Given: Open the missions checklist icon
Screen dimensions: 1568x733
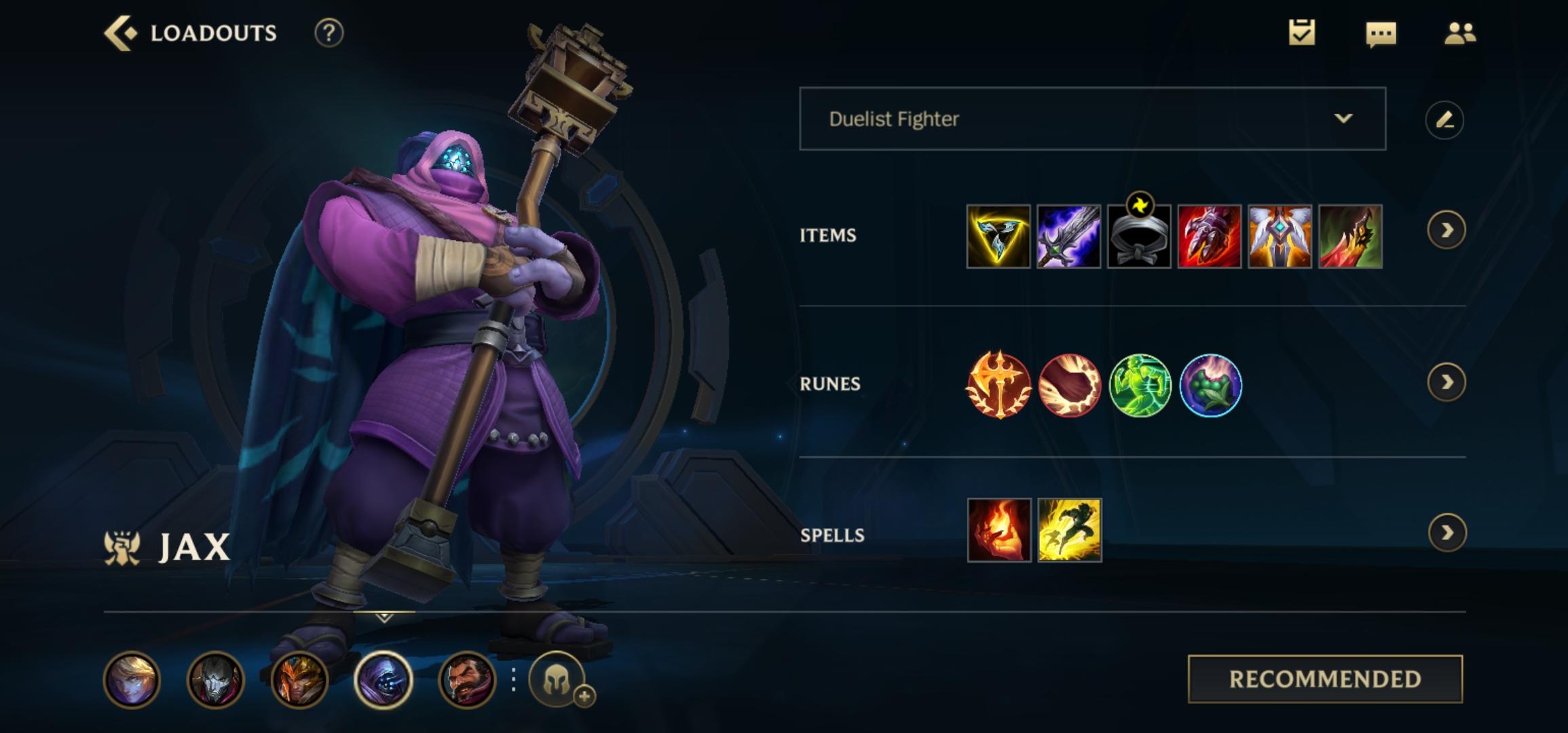Looking at the screenshot, I should click(1301, 33).
